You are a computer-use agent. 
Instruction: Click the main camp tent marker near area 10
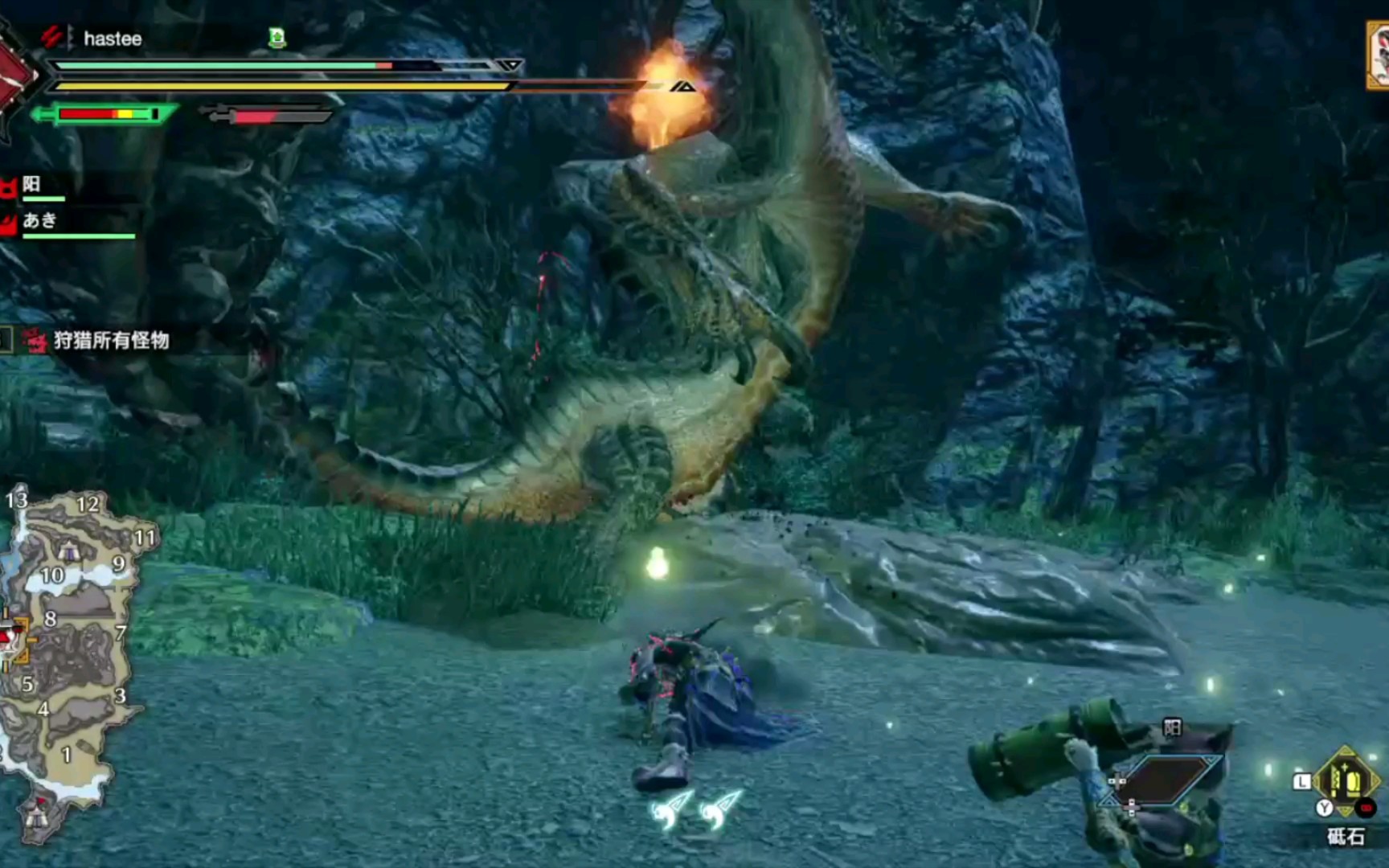pos(70,550)
